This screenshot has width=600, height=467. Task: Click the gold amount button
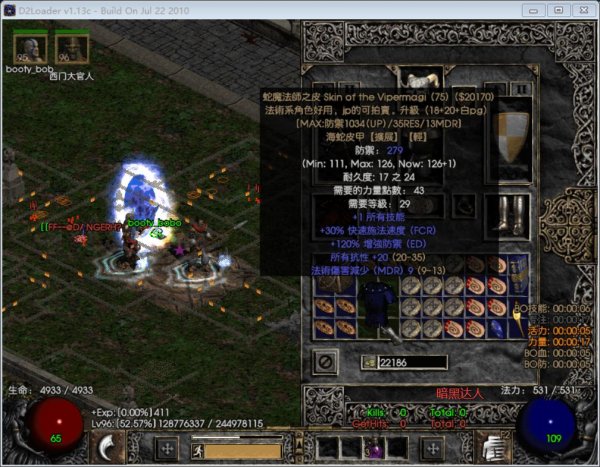click(370, 361)
